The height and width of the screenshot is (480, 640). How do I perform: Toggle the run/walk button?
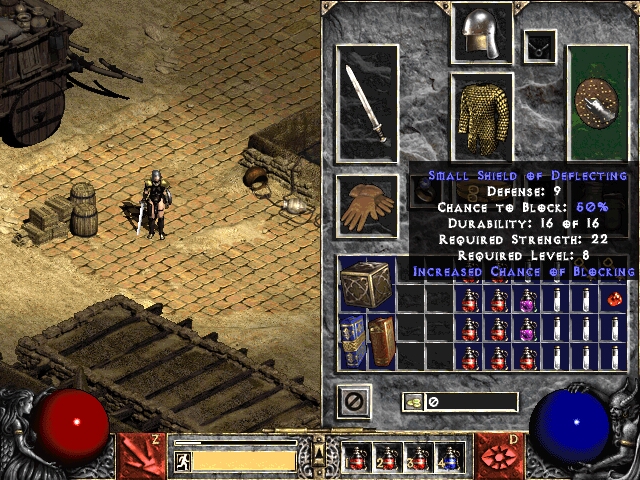tap(183, 460)
